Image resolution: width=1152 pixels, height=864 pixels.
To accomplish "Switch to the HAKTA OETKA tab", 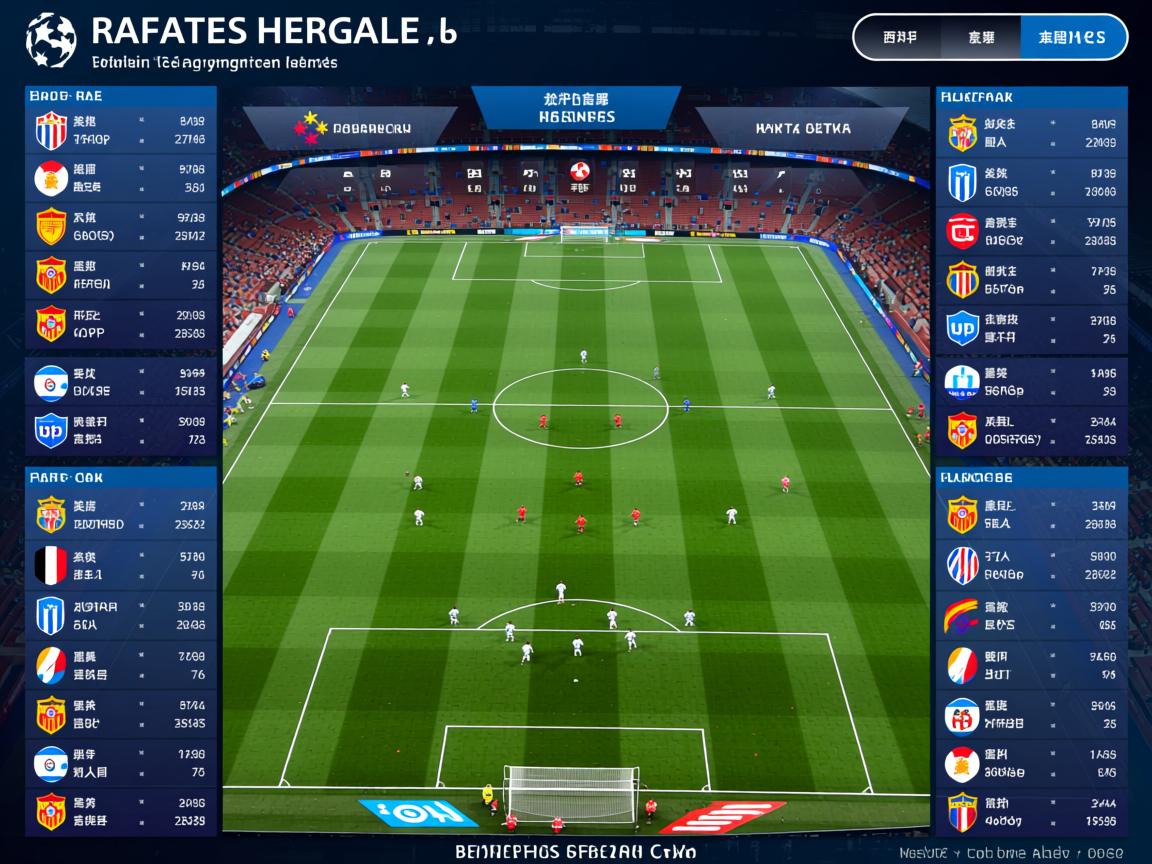I will click(802, 128).
